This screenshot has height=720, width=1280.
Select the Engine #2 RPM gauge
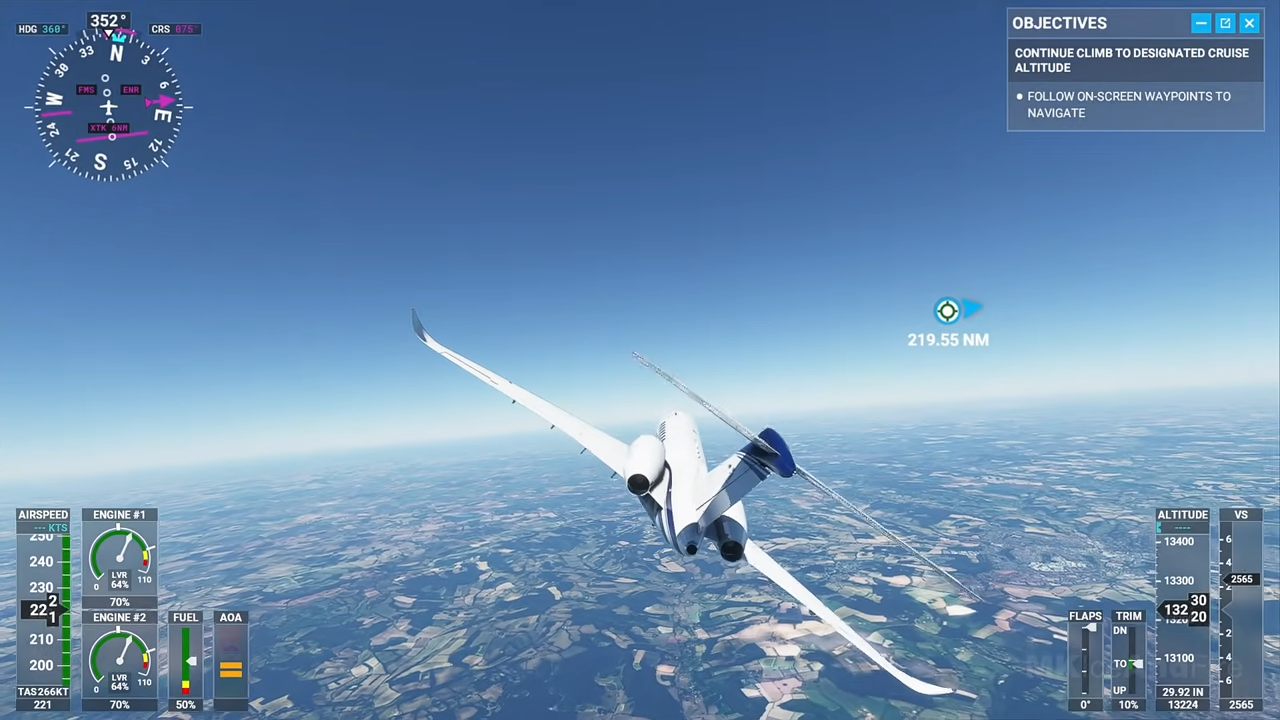tap(119, 660)
